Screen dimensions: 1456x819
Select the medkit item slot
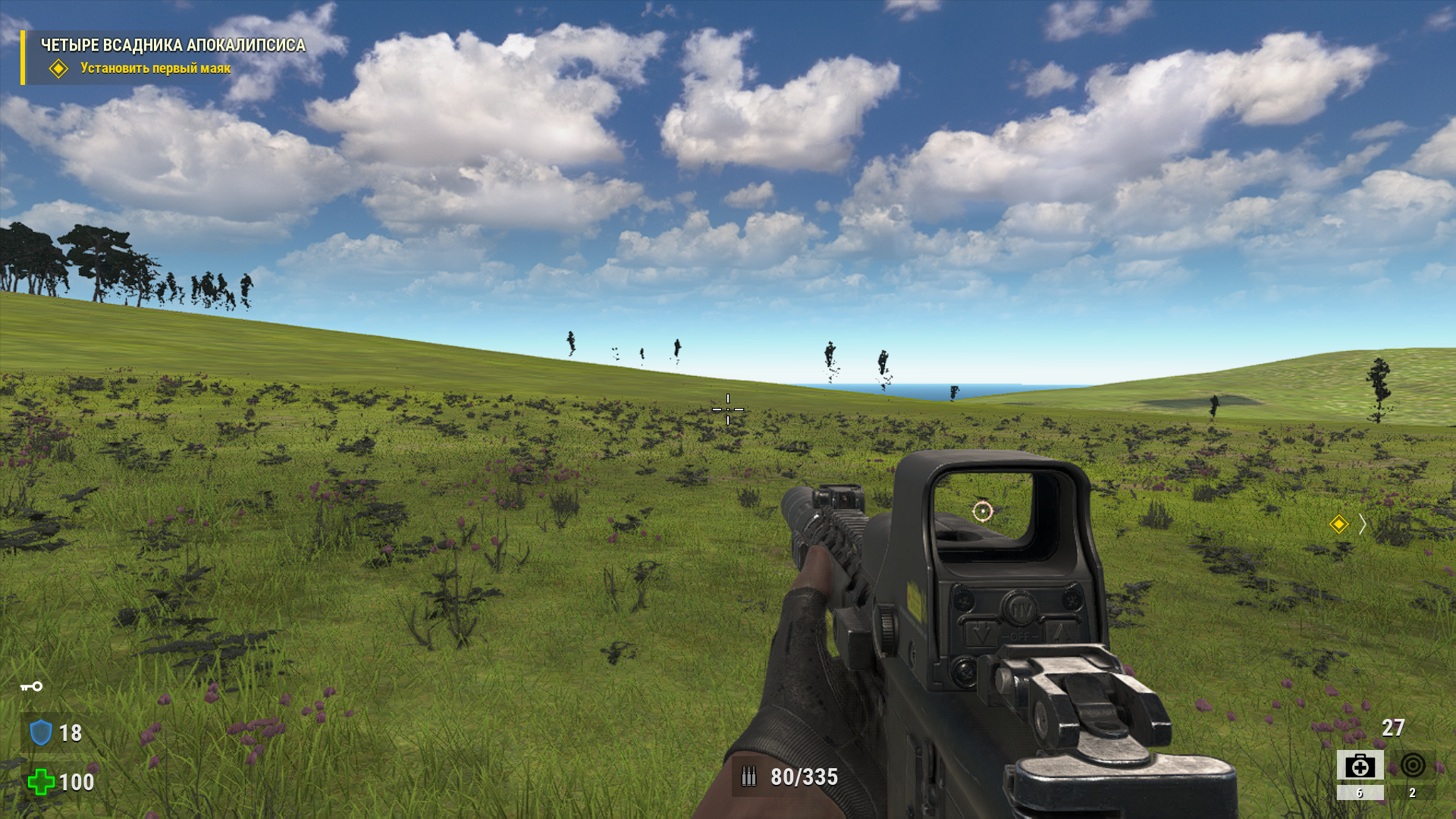tap(1360, 766)
